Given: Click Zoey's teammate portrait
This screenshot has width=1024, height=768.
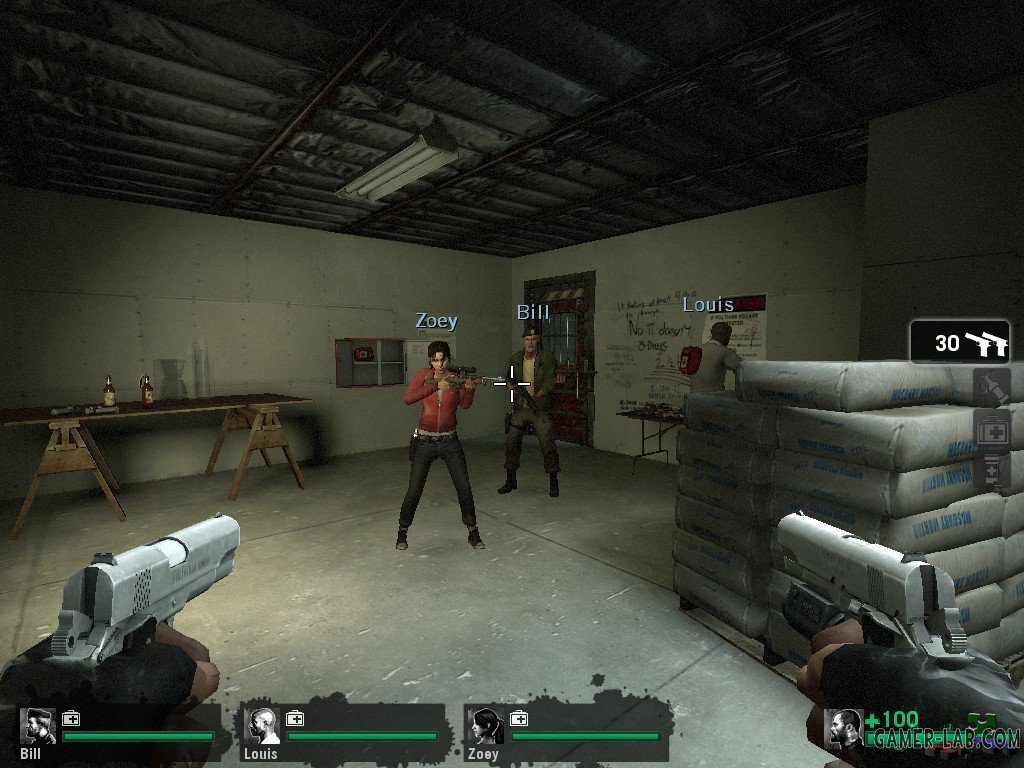Looking at the screenshot, I should (487, 727).
